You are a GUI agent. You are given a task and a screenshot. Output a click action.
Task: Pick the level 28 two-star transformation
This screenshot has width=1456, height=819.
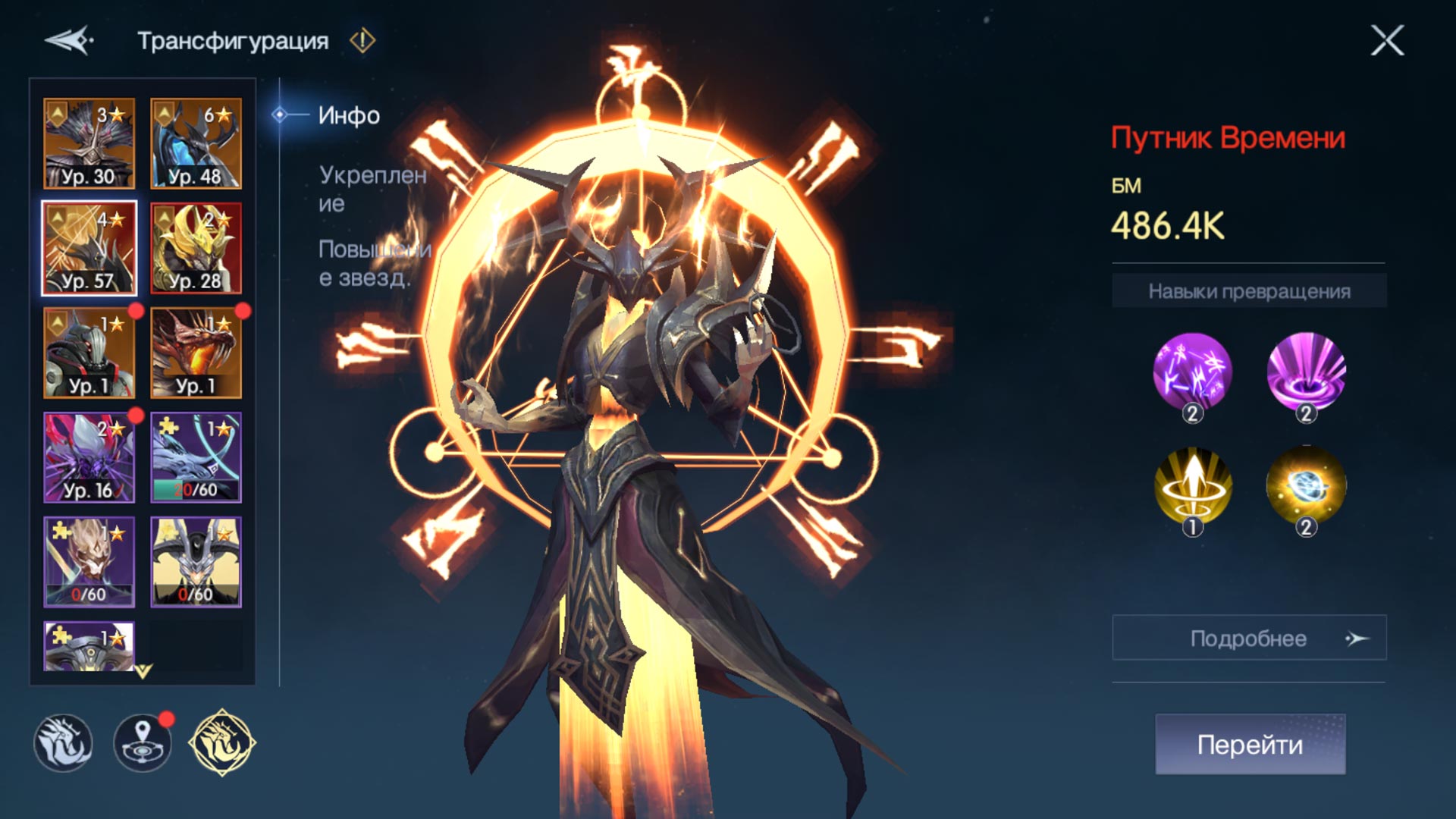point(196,248)
